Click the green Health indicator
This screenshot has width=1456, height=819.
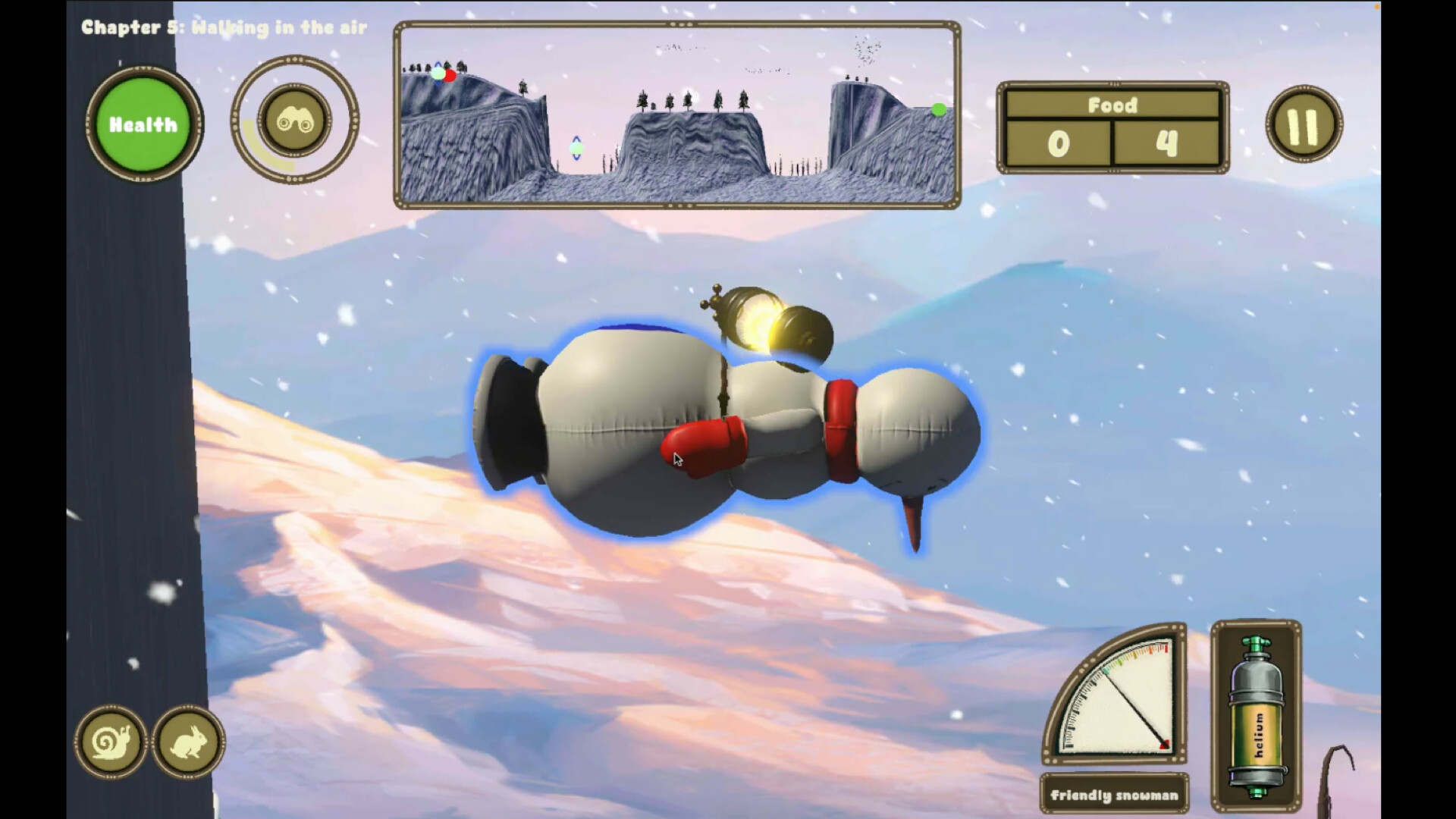coord(143,124)
